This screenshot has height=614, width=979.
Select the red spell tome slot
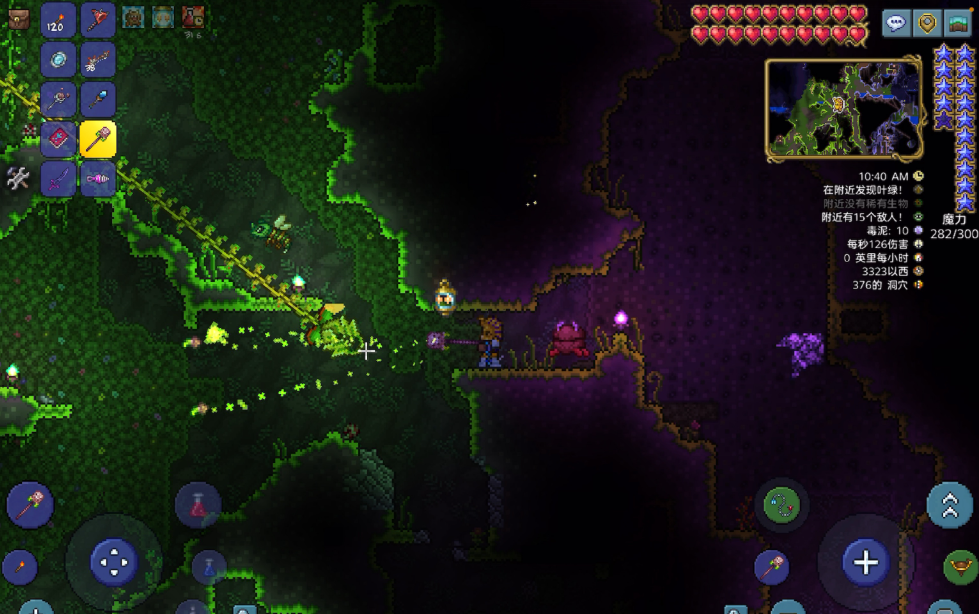(x=59, y=139)
